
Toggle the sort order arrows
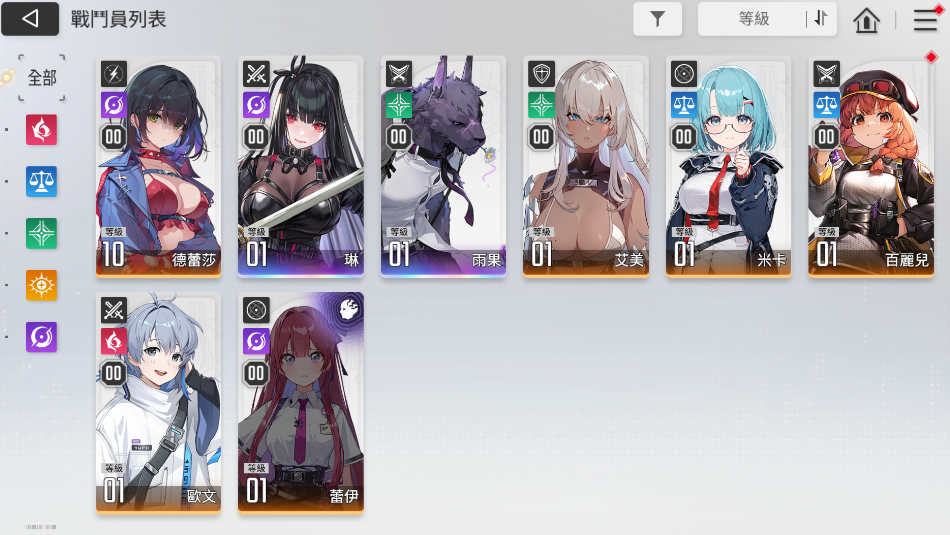[x=821, y=18]
